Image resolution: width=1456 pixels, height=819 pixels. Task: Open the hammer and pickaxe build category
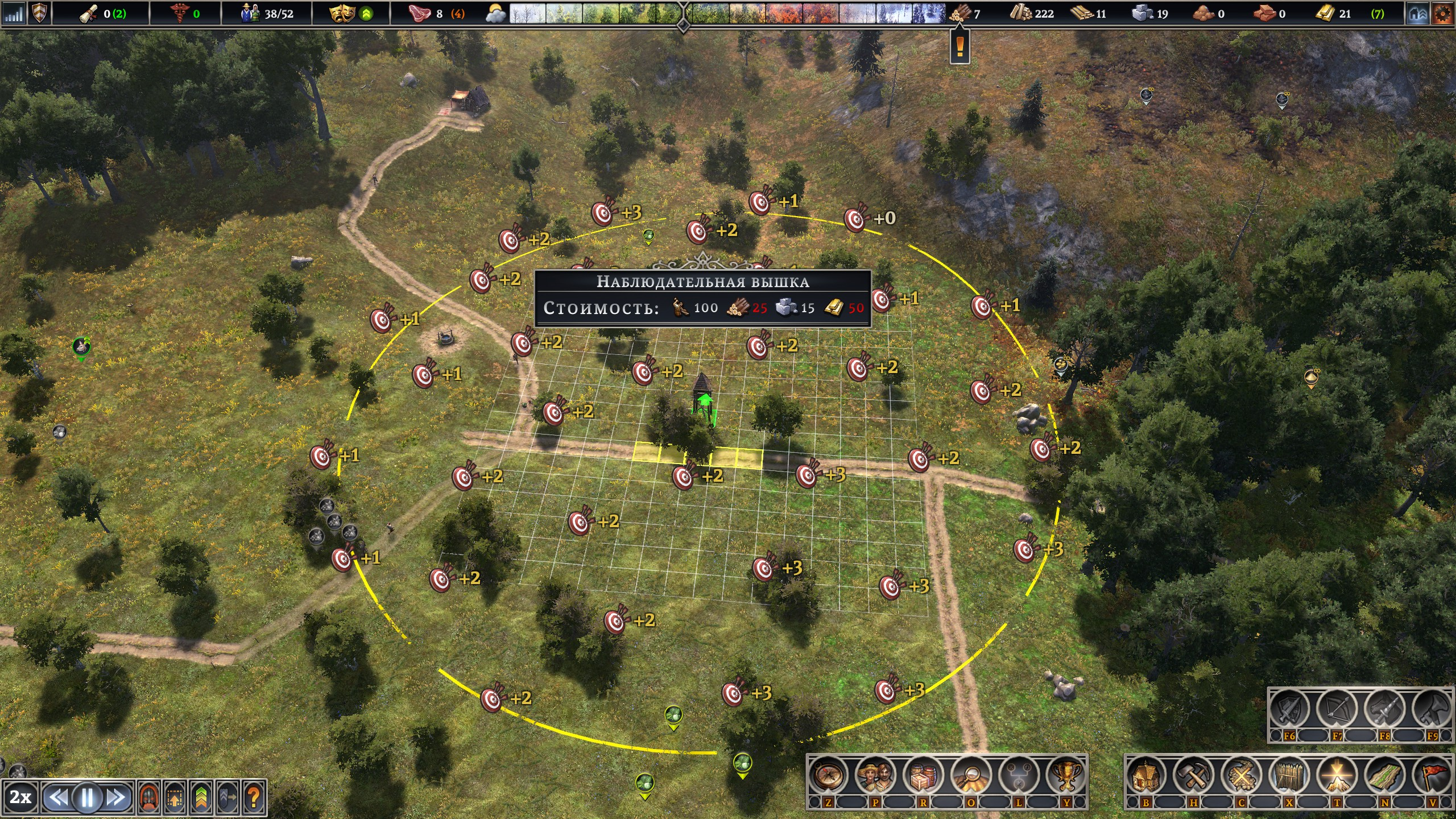1194,775
